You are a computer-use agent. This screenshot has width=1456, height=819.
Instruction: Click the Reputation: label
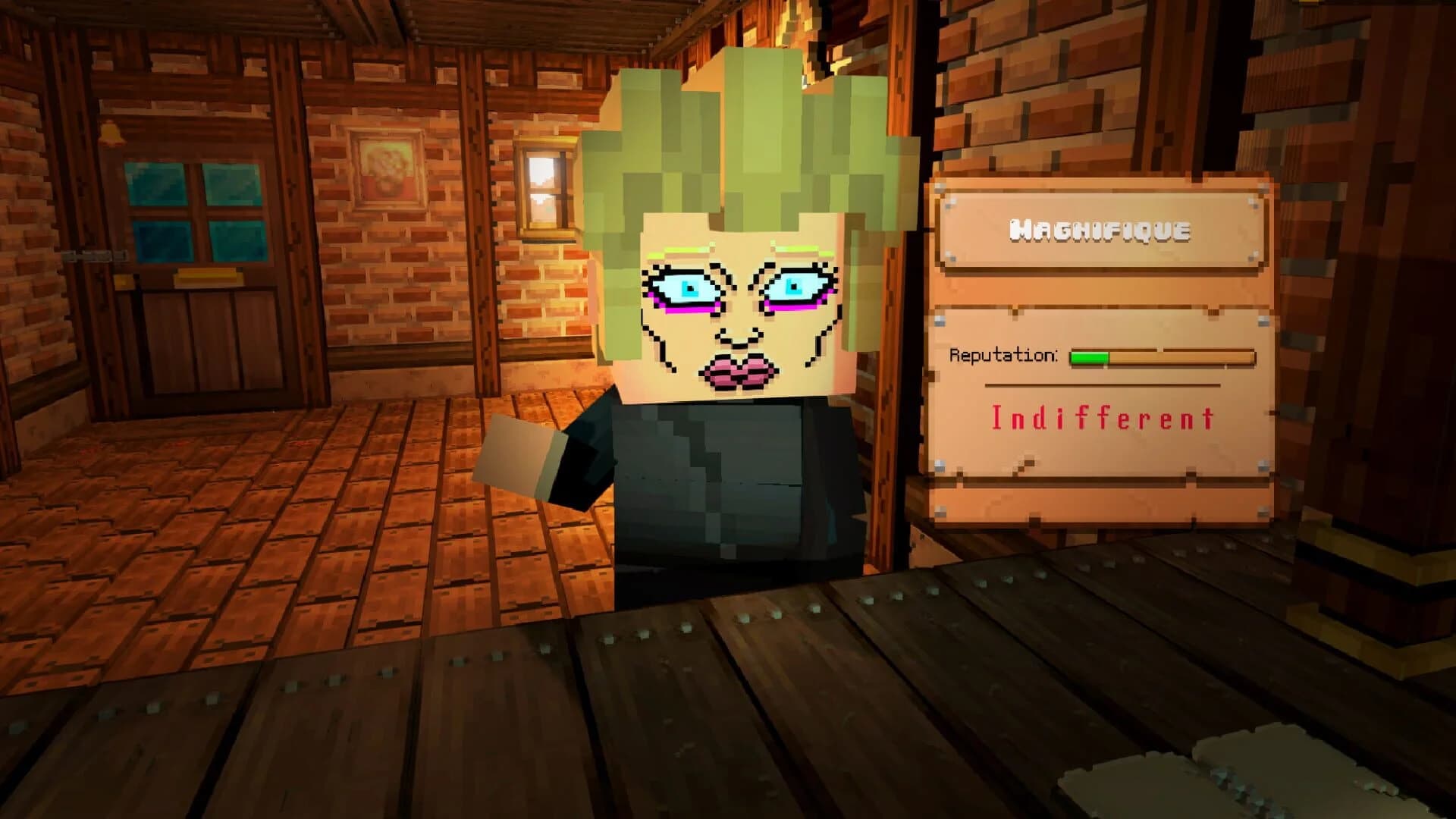(x=1005, y=355)
